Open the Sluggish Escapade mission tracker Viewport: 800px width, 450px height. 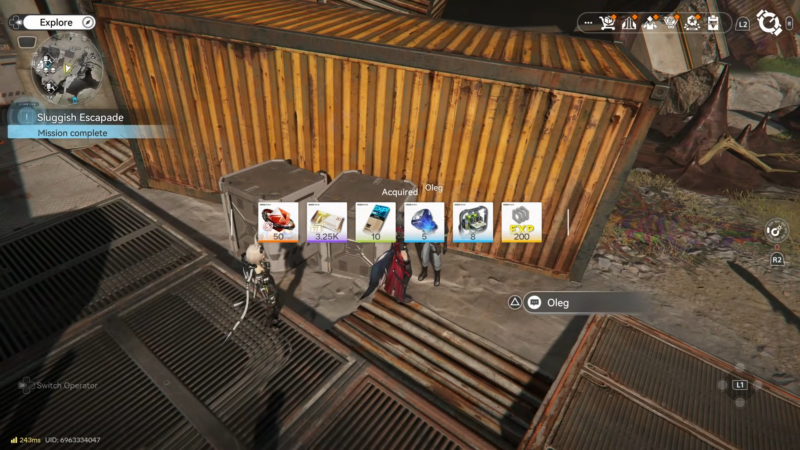[80, 118]
